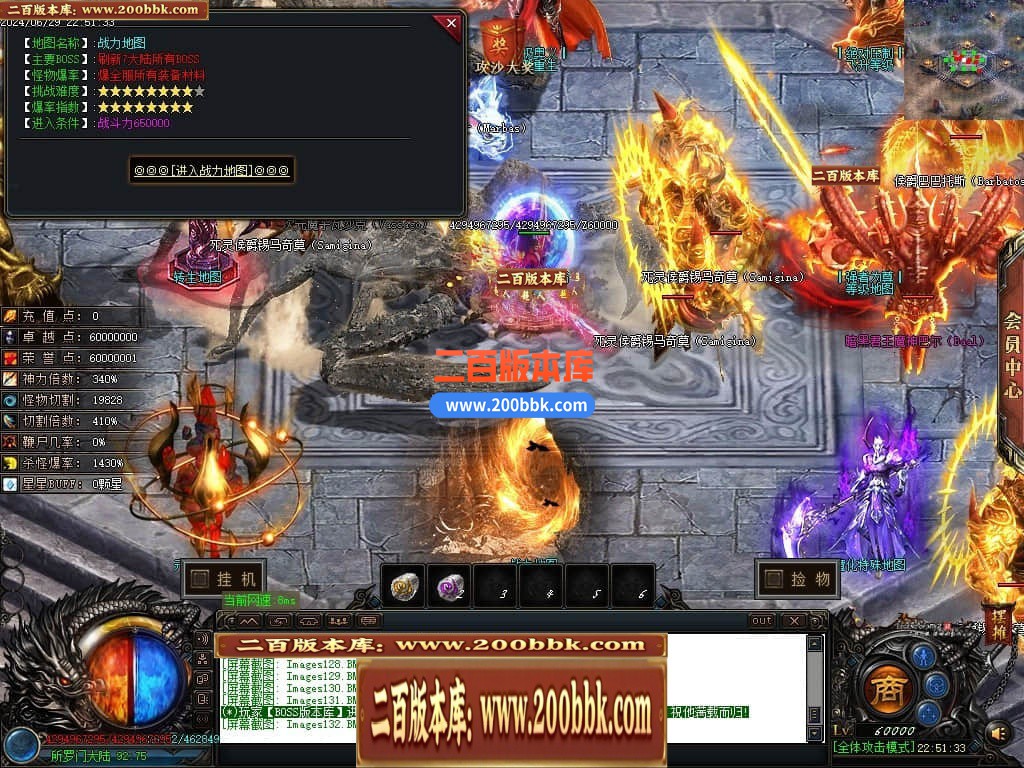
Task: Close the battle power map info panel
Action: (451, 22)
